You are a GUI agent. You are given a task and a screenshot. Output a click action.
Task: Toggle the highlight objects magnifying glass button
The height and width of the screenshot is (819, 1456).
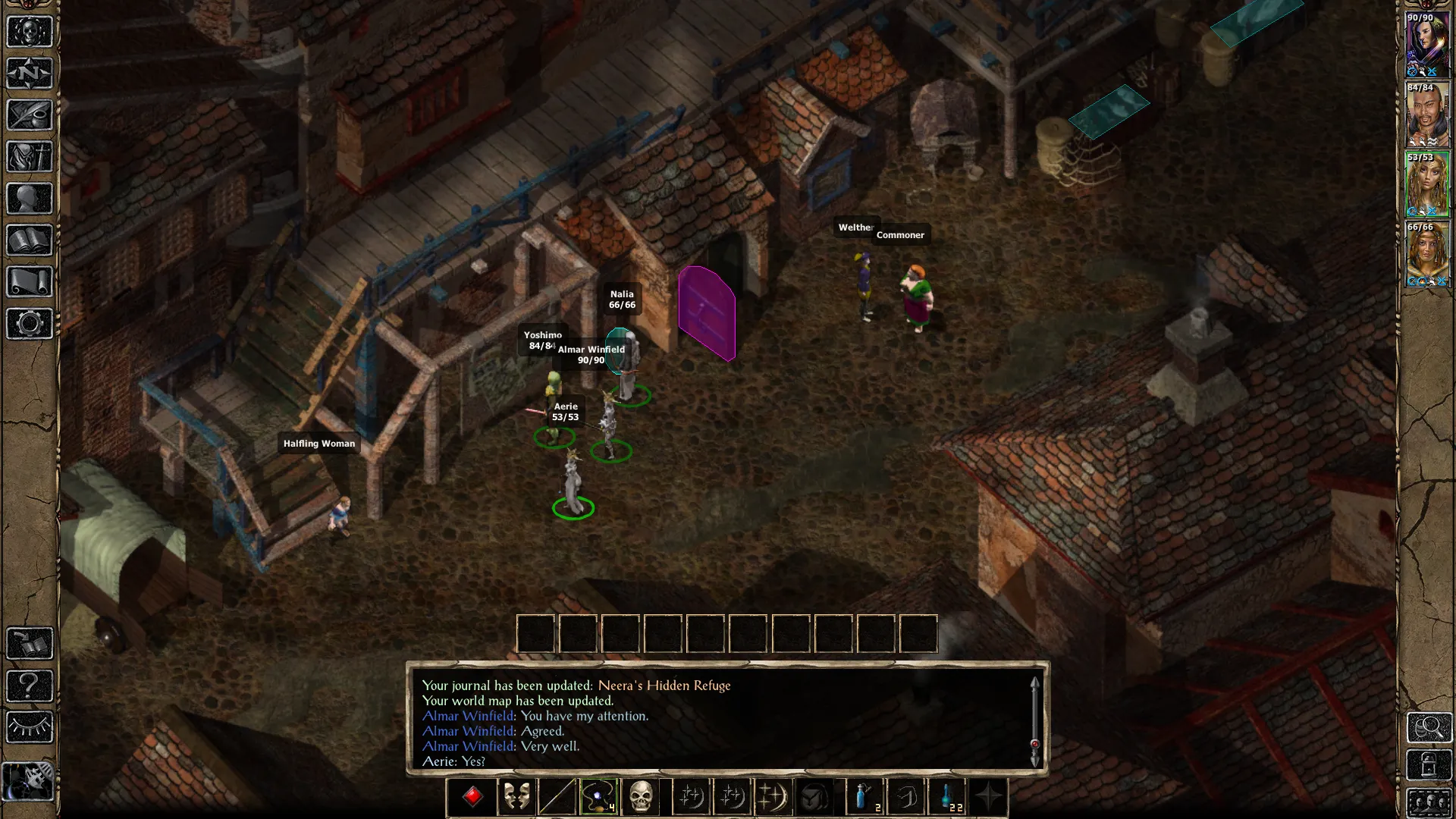[x=1429, y=727]
